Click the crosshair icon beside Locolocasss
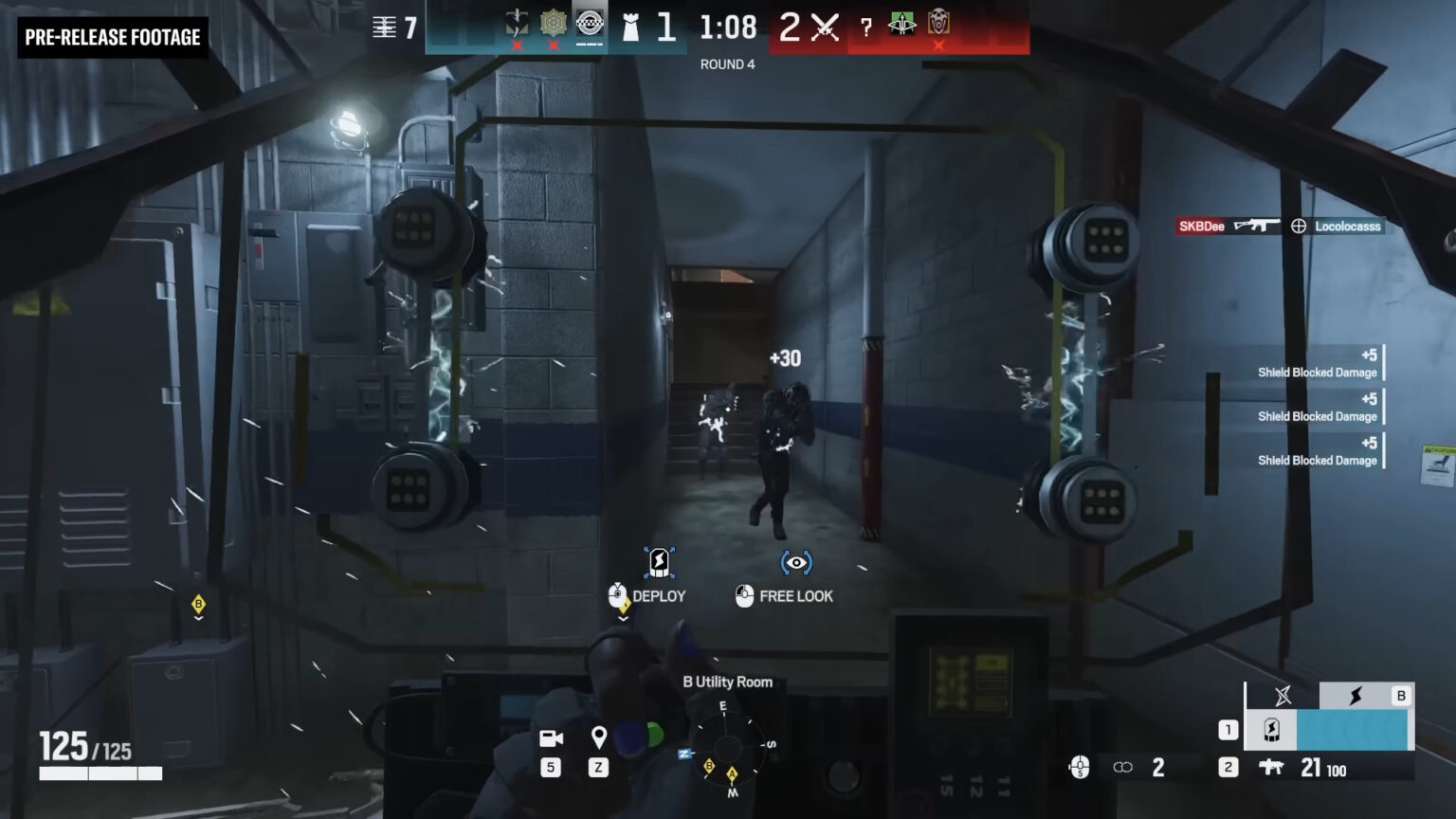 [x=1297, y=227]
